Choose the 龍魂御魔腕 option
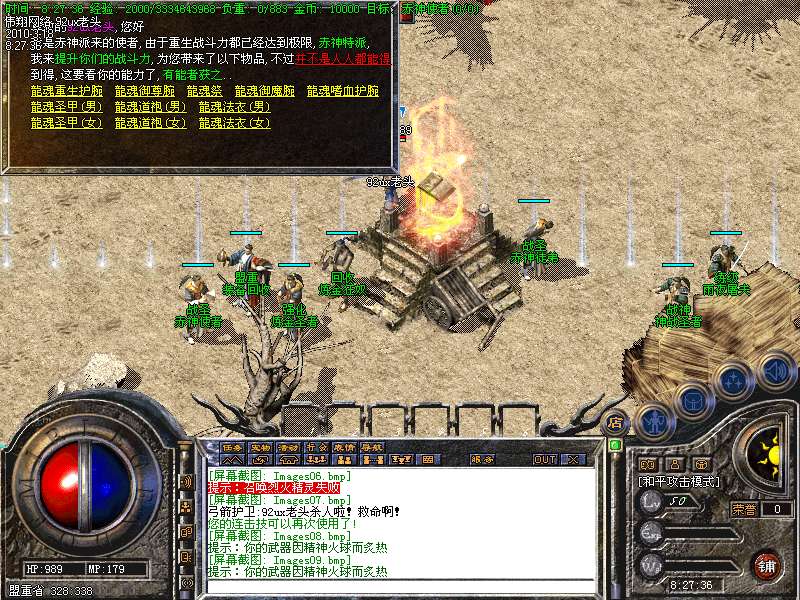The image size is (800, 600). pos(265,91)
